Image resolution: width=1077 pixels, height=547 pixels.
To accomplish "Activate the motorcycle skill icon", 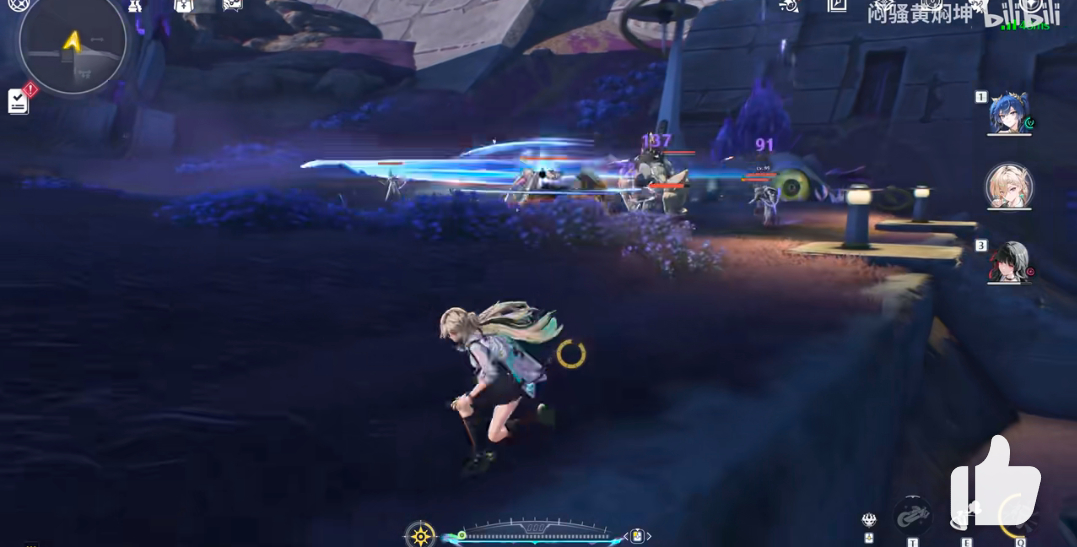I will (x=912, y=516).
